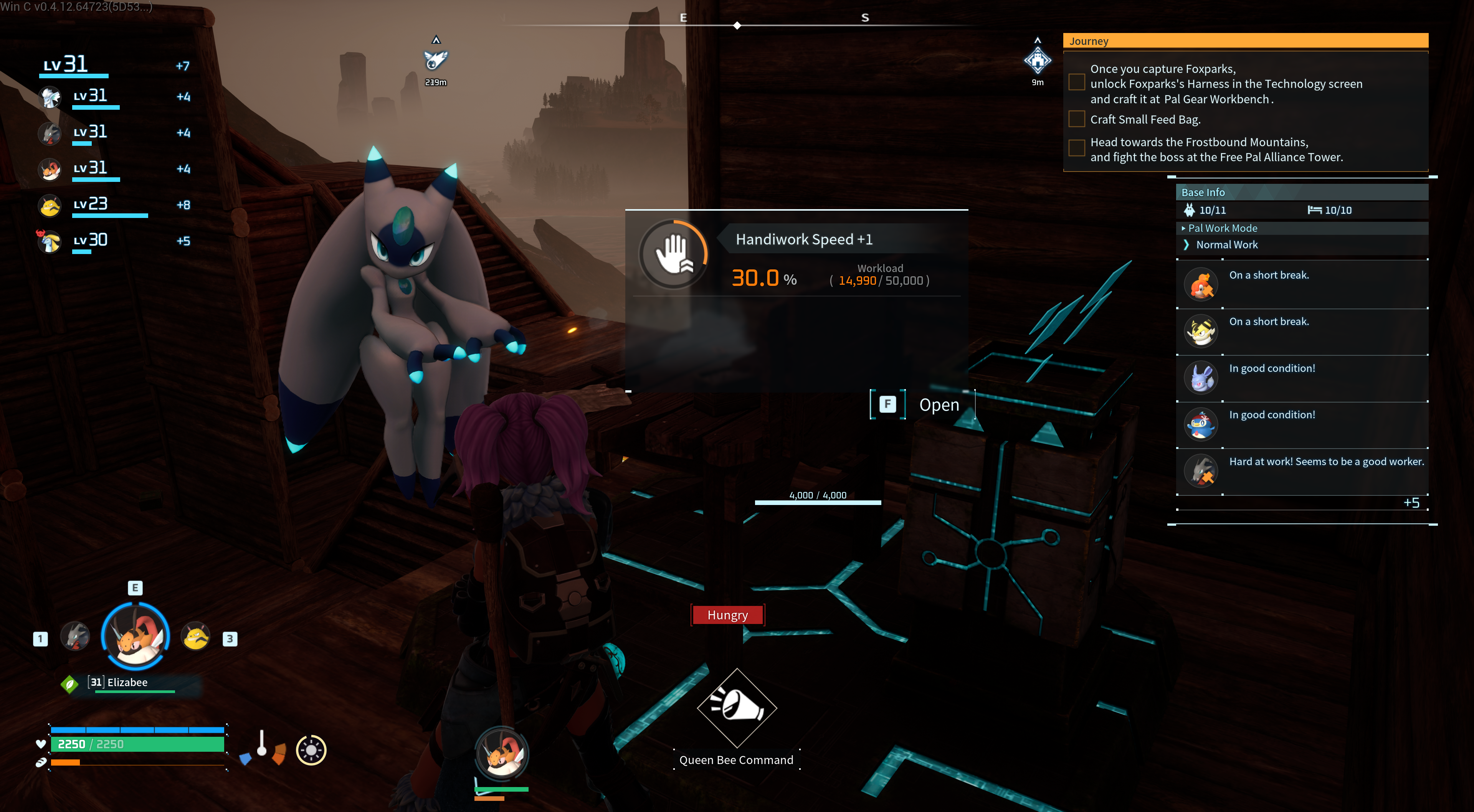Select the yellow pal in slot 3
Screen dimensions: 1474x812
pyautogui.click(x=196, y=636)
